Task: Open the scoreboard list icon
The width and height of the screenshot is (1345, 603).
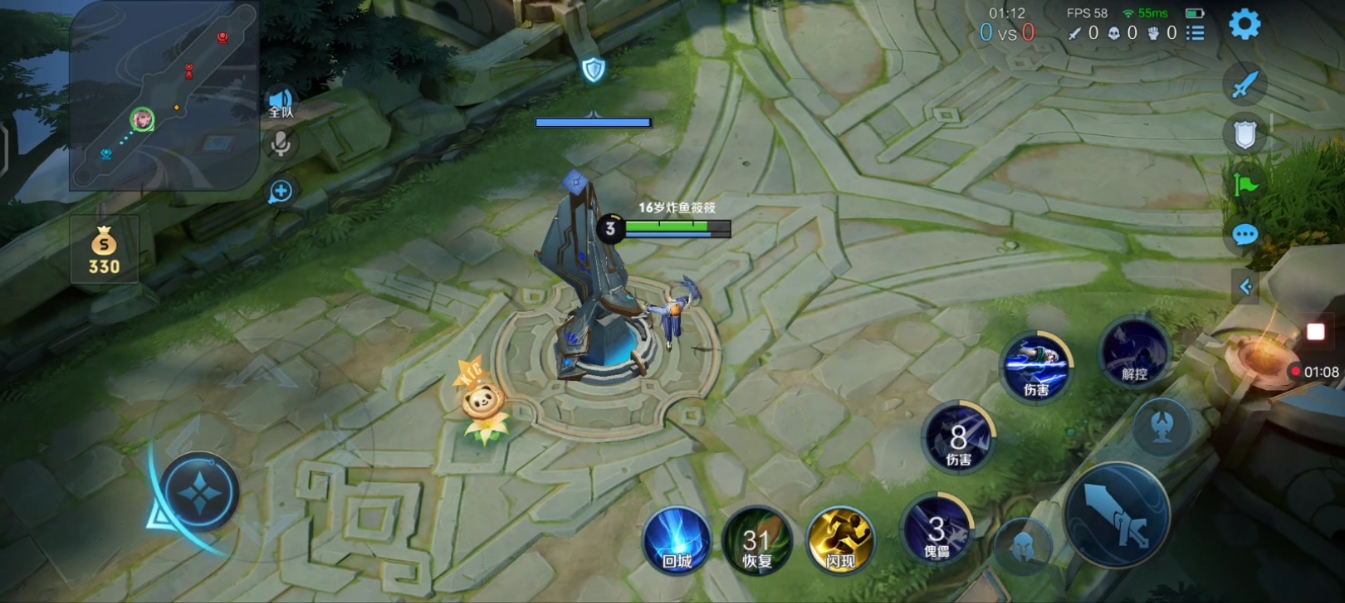Action: pyautogui.click(x=1195, y=33)
